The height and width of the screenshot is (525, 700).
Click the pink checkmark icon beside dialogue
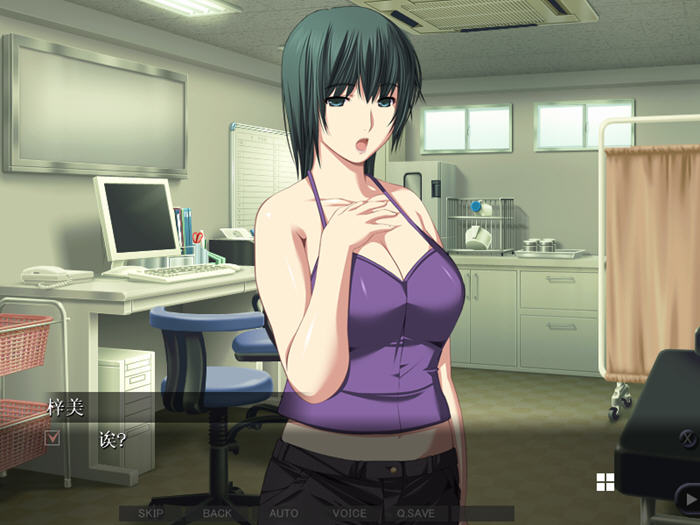pos(53,437)
